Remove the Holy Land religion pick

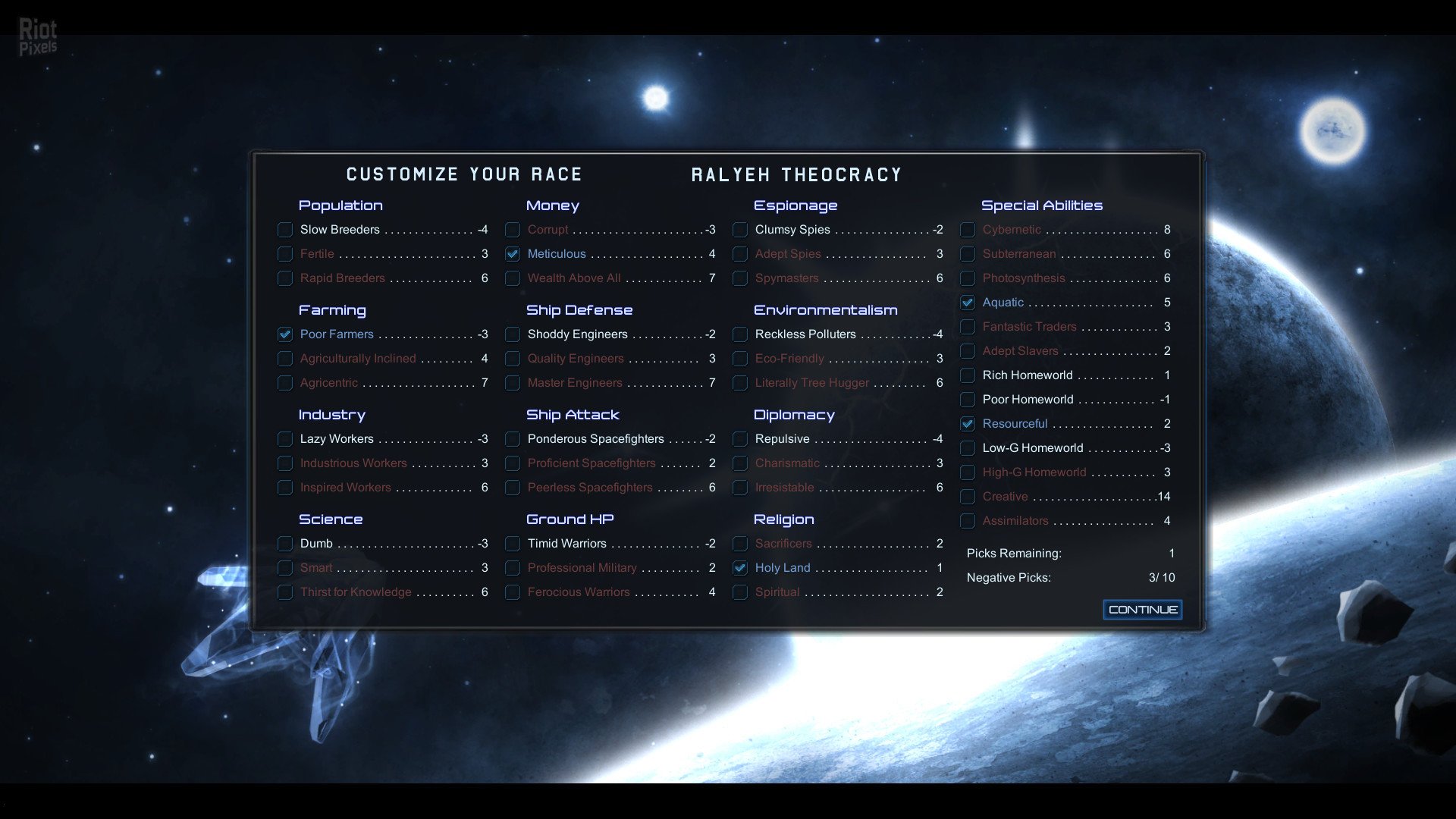click(740, 568)
